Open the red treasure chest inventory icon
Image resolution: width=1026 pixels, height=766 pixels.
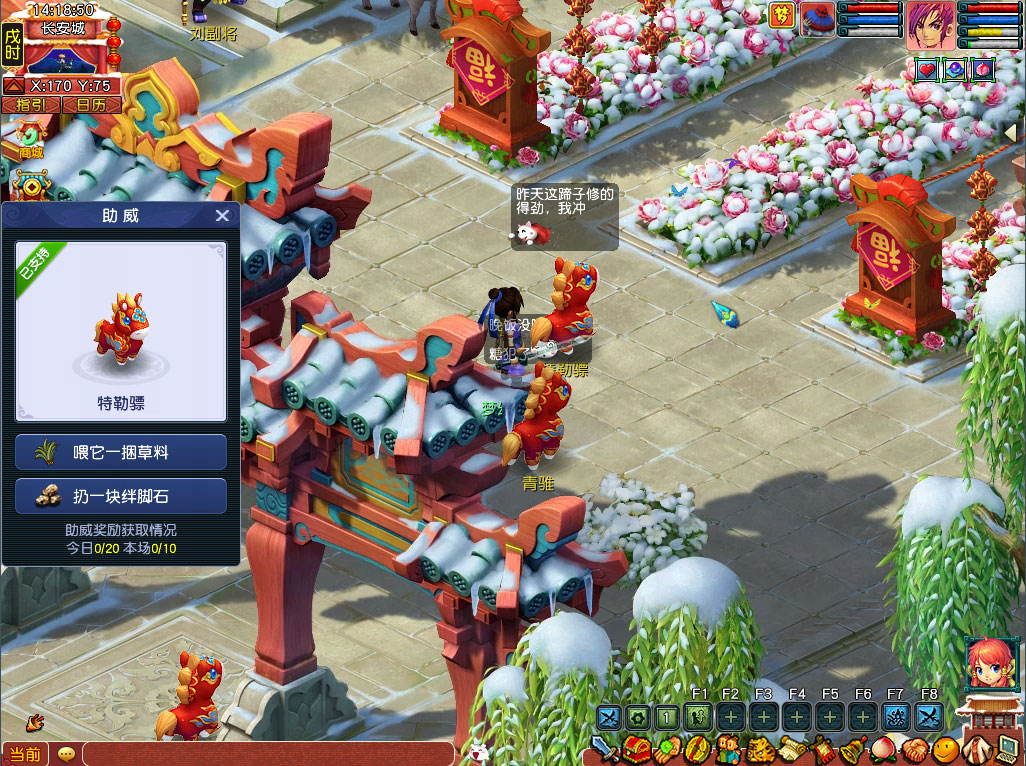637,750
